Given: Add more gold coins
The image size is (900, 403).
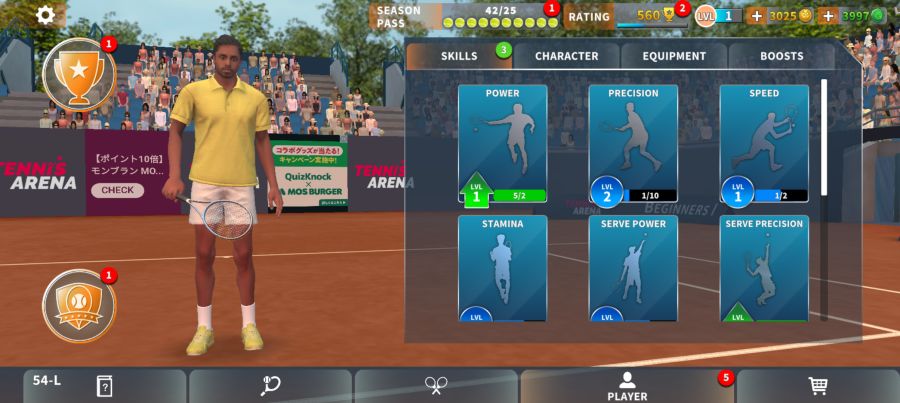Looking at the screenshot, I should click(x=756, y=16).
